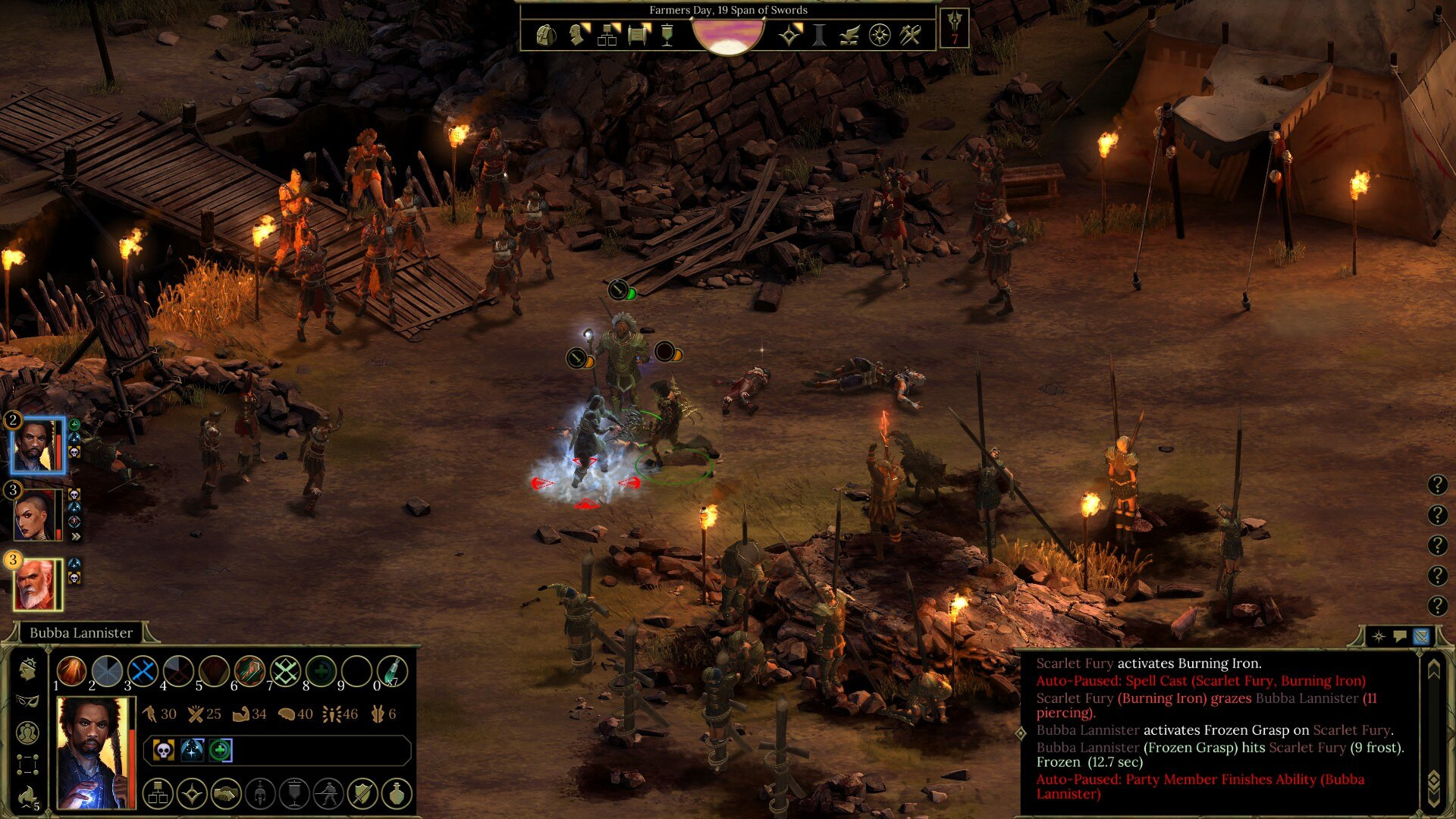
Task: Open the handshake ability button
Action: 226,794
